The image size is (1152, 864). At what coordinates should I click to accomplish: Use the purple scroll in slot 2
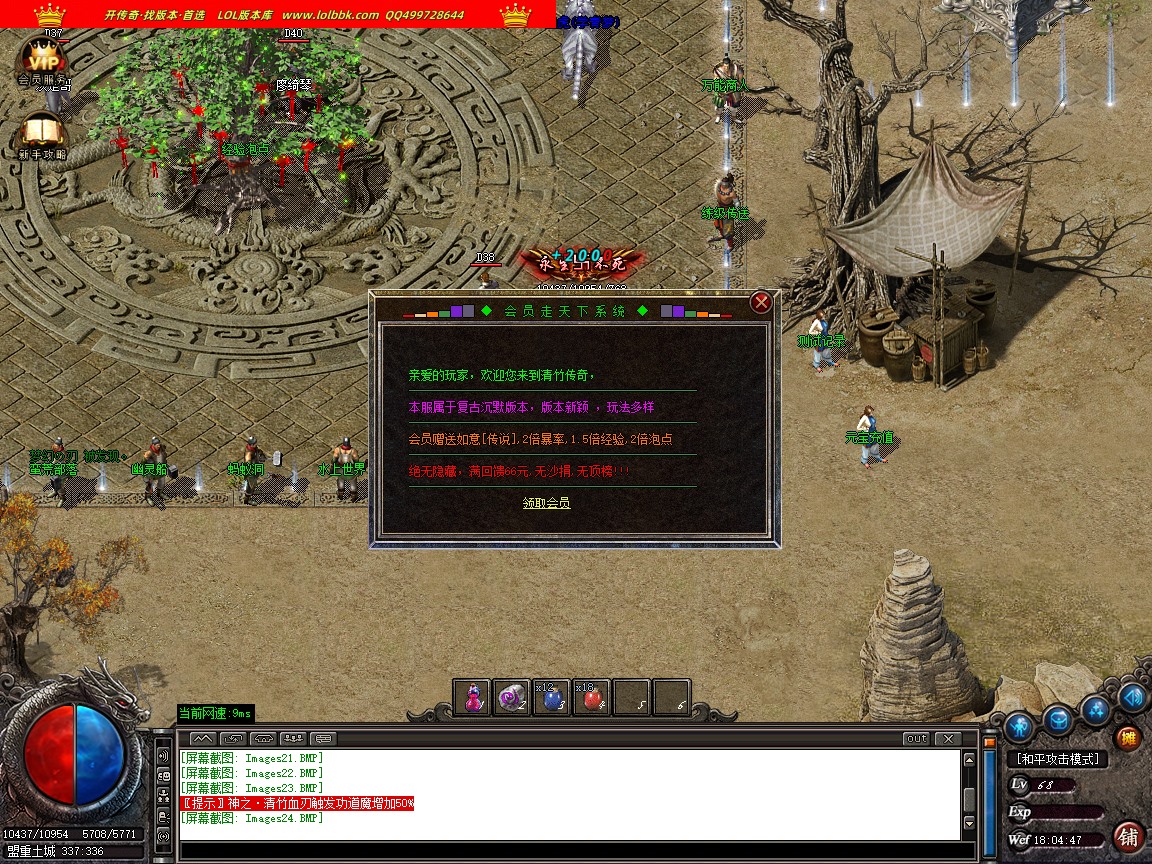512,699
